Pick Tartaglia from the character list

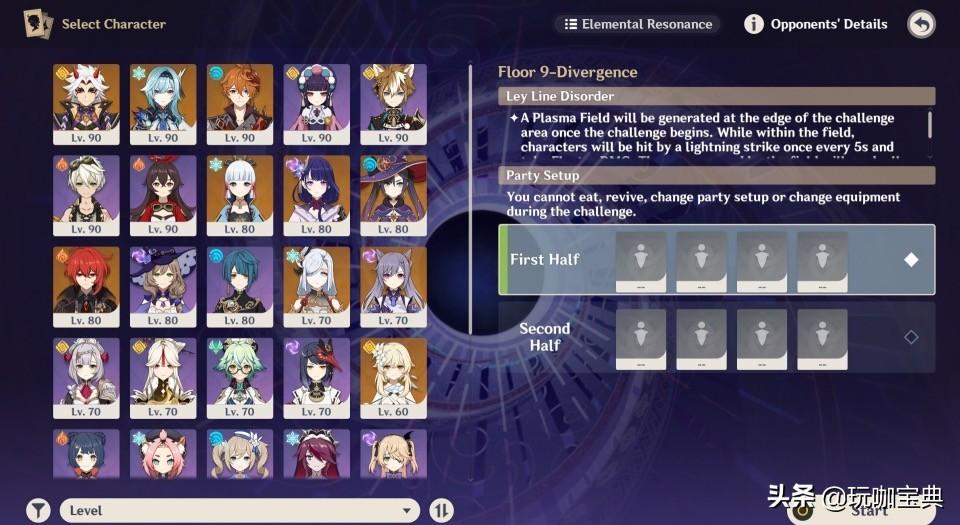tap(240, 104)
